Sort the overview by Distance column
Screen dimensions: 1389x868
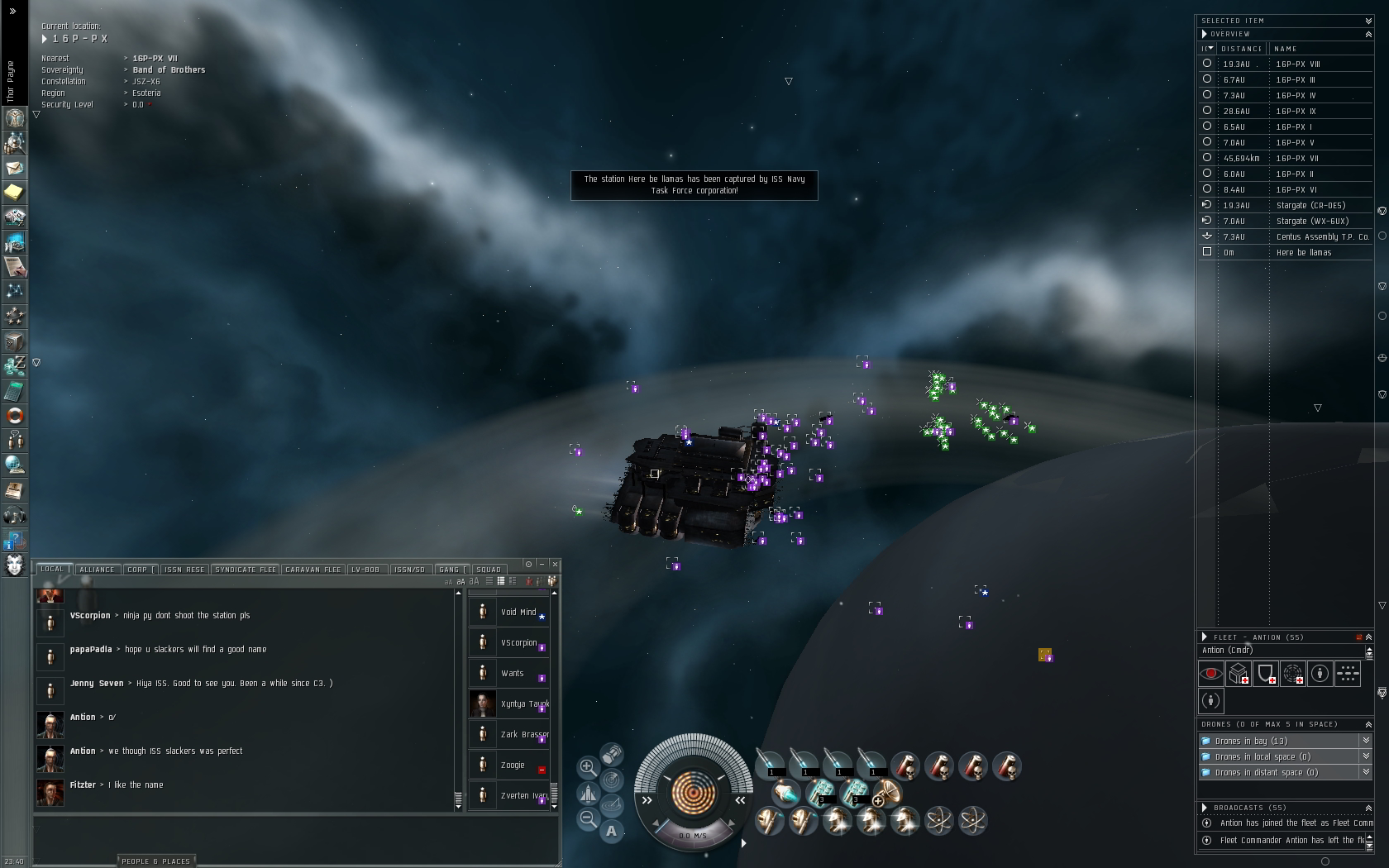(x=1241, y=49)
